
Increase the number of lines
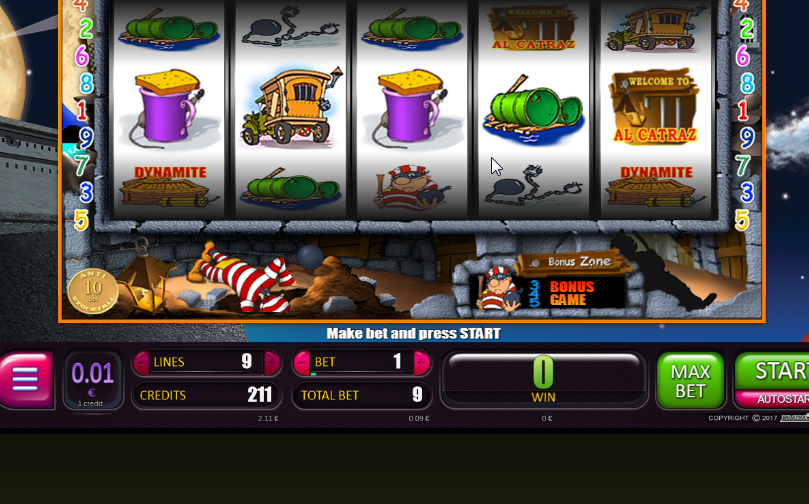tap(272, 362)
